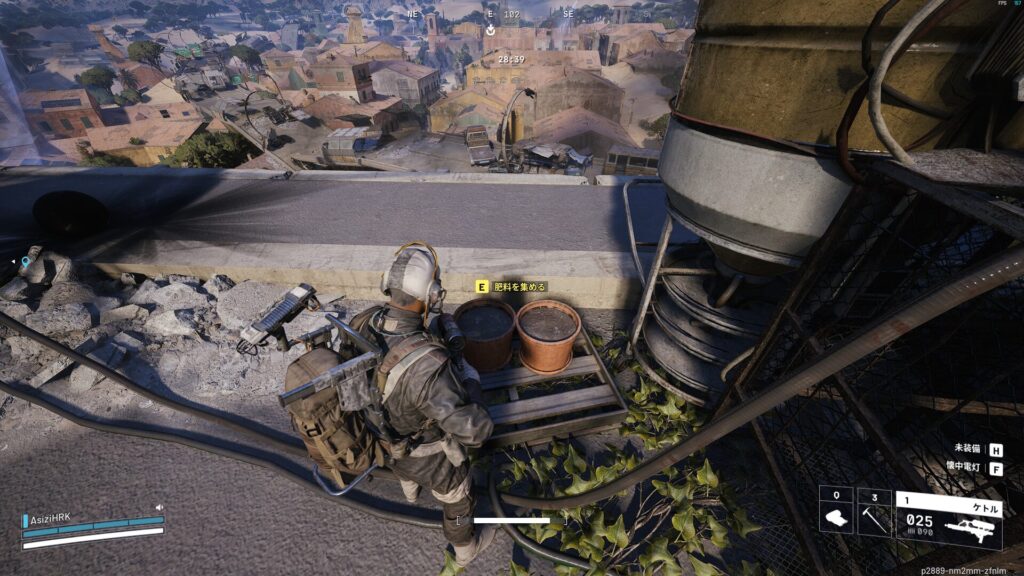The width and height of the screenshot is (1024, 576).
Task: Click the voice speaker icon beside AsiziHRK
Action: pyautogui.click(x=160, y=508)
